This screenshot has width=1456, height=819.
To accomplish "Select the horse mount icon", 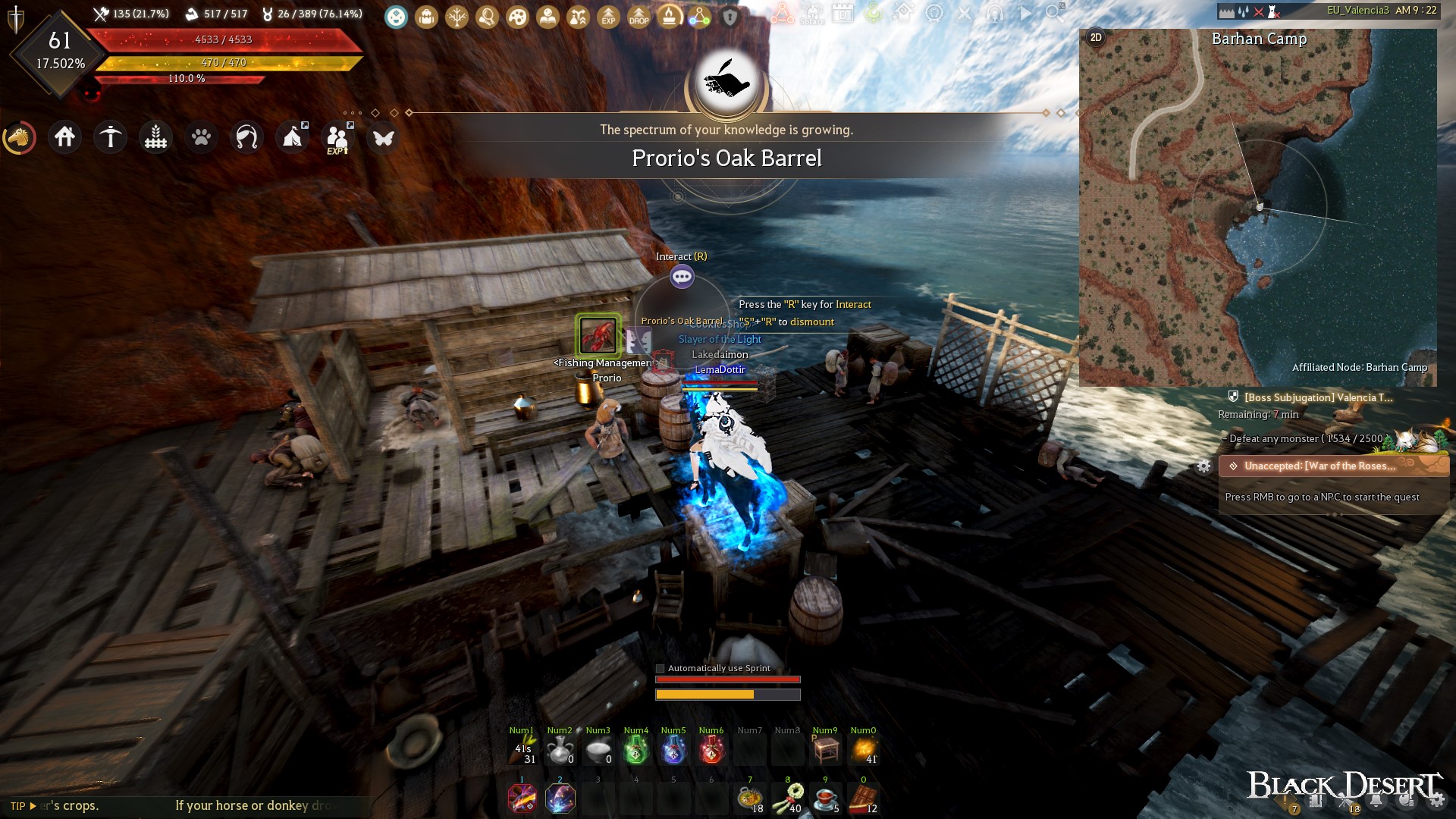I will [20, 137].
